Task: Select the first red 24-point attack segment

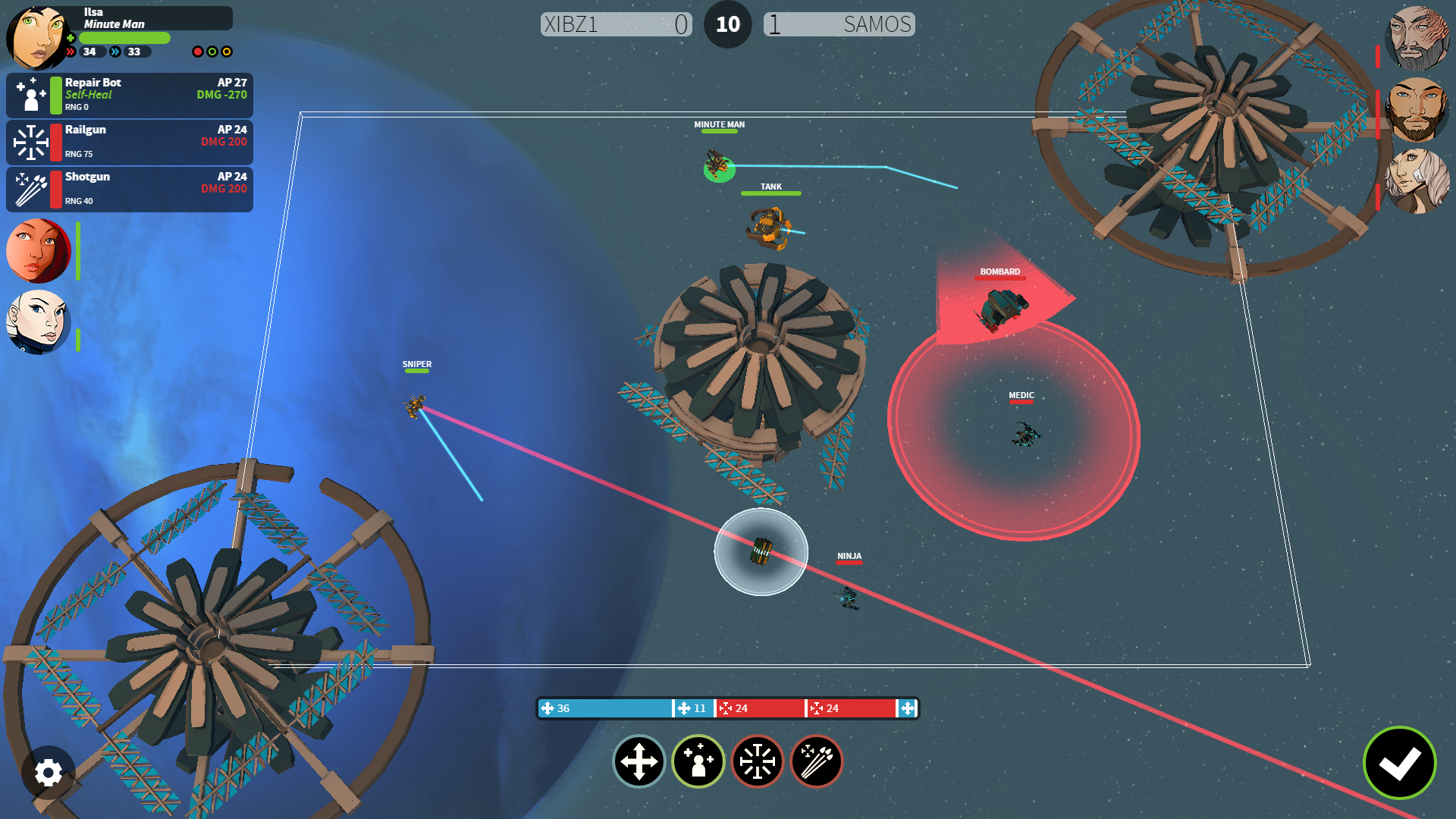Action: pos(760,708)
